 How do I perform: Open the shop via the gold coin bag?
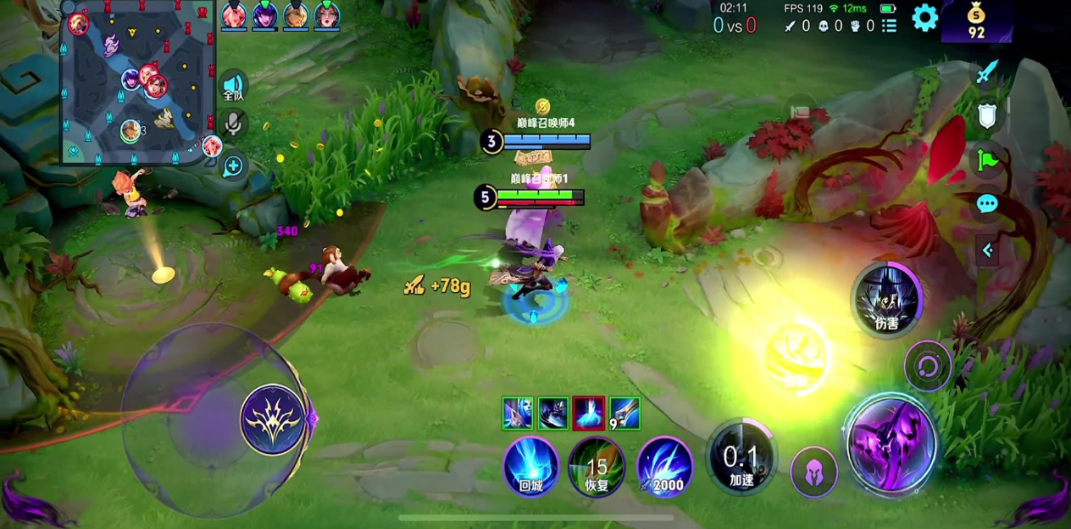(x=976, y=21)
